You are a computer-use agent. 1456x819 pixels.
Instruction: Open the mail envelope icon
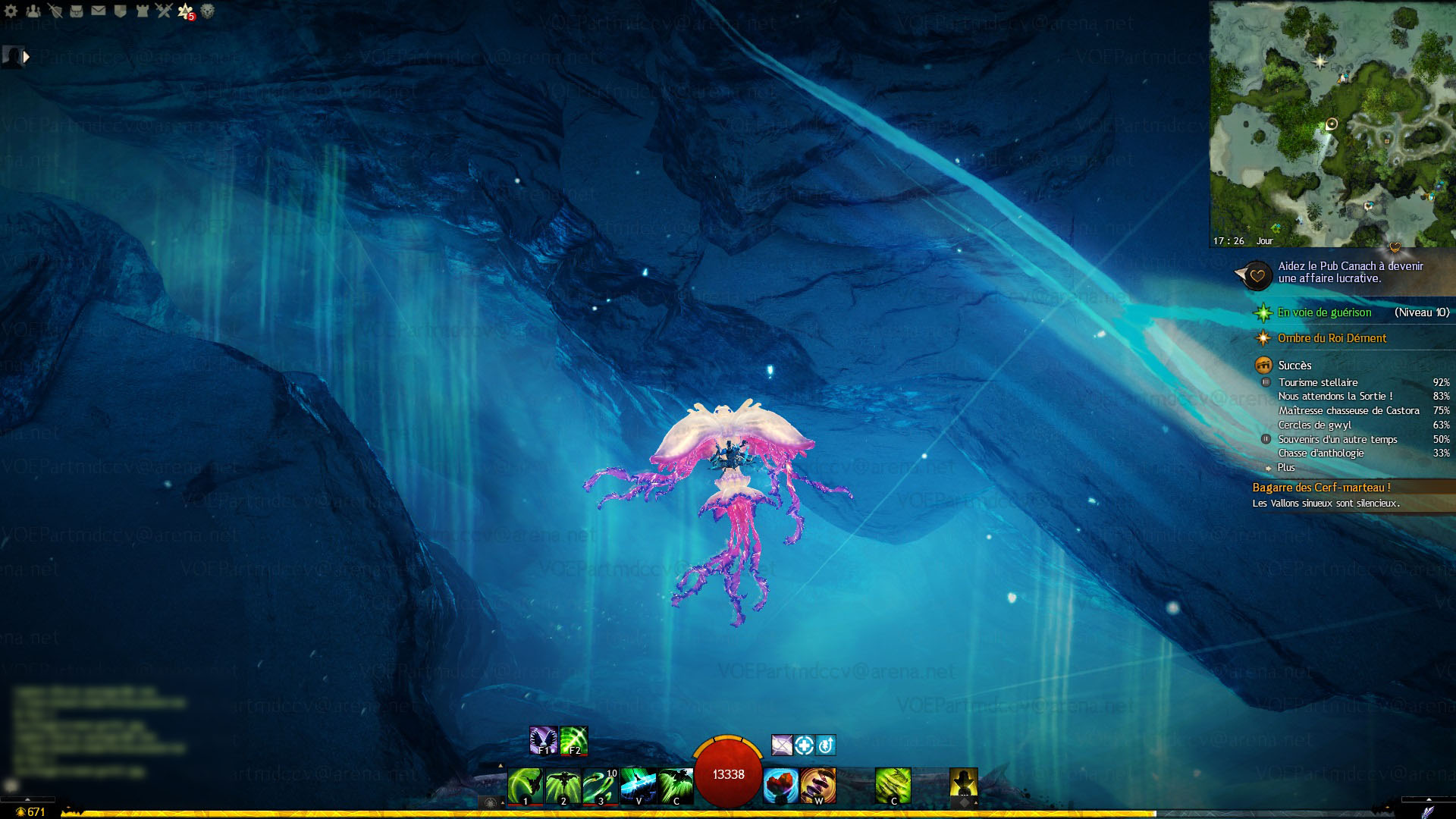99,11
